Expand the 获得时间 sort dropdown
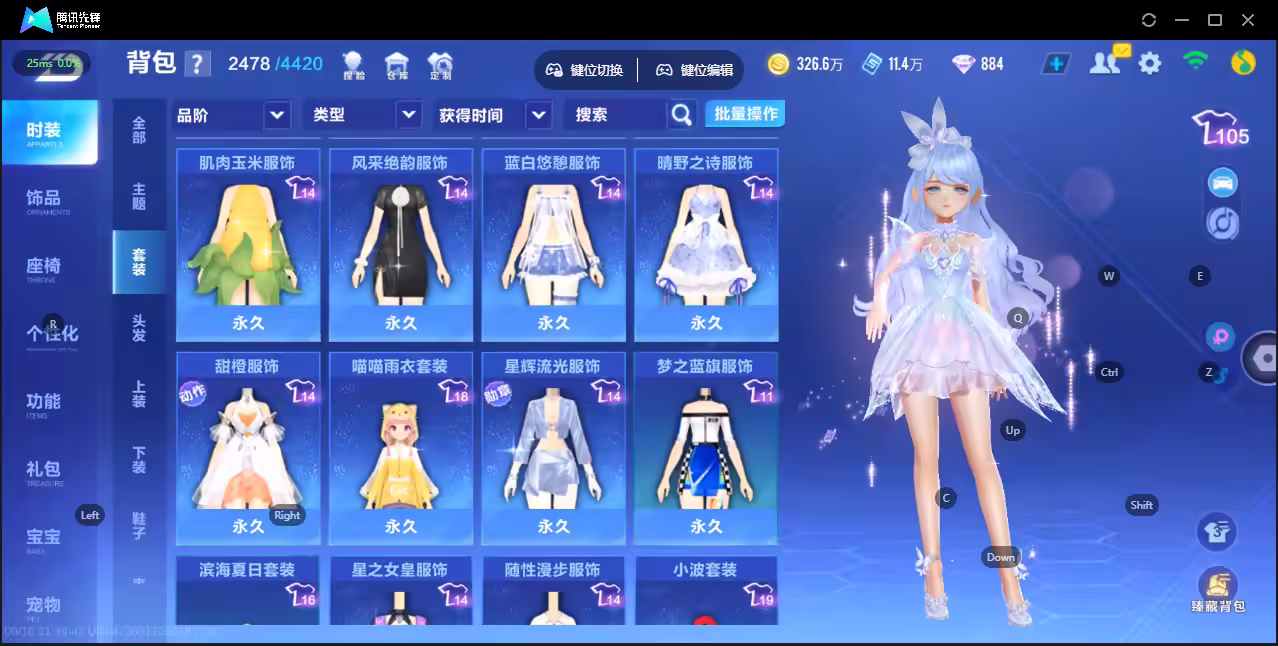Viewport: 1278px width, 646px height. 494,115
